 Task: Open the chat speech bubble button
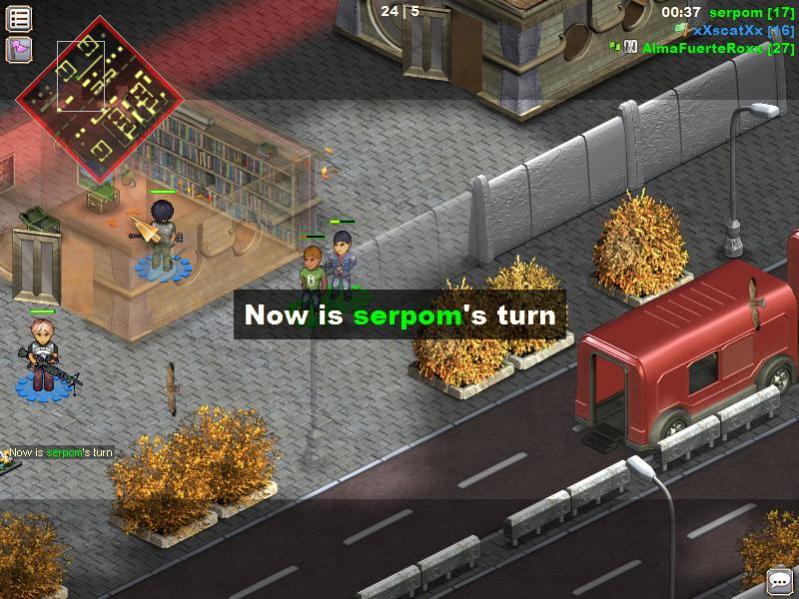(x=779, y=581)
